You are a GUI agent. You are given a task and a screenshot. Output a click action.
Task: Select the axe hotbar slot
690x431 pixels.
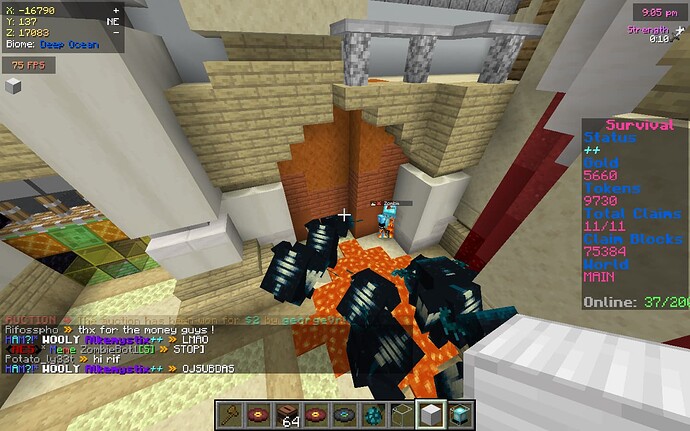230,412
